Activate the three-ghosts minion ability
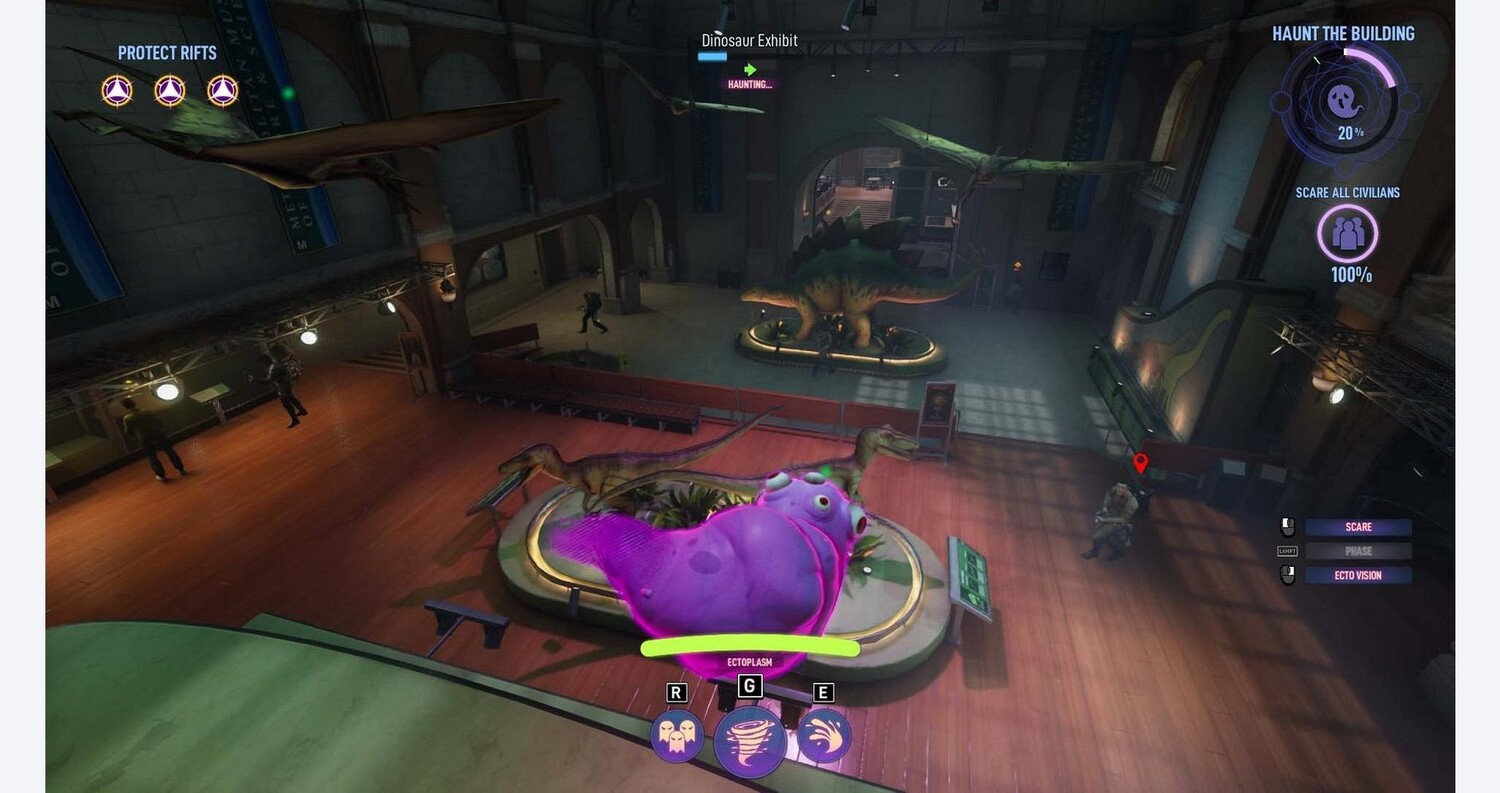 (x=677, y=736)
